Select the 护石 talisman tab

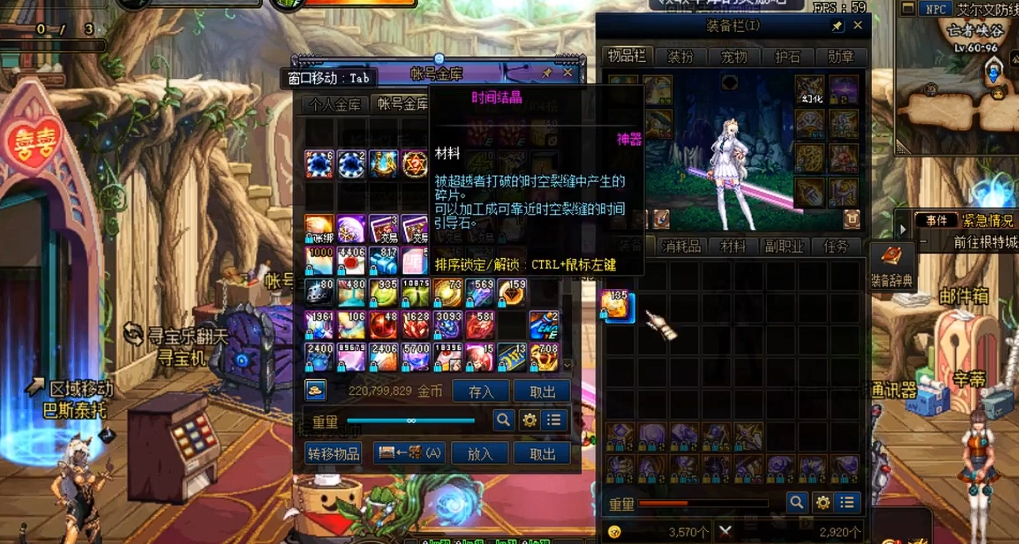point(788,57)
